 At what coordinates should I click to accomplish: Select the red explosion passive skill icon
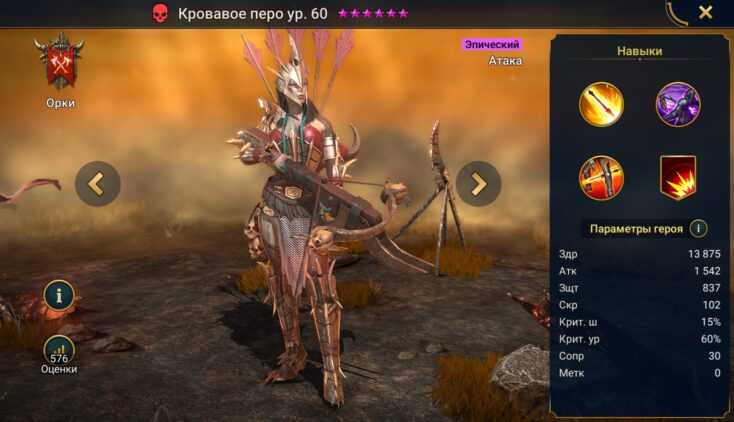point(677,177)
